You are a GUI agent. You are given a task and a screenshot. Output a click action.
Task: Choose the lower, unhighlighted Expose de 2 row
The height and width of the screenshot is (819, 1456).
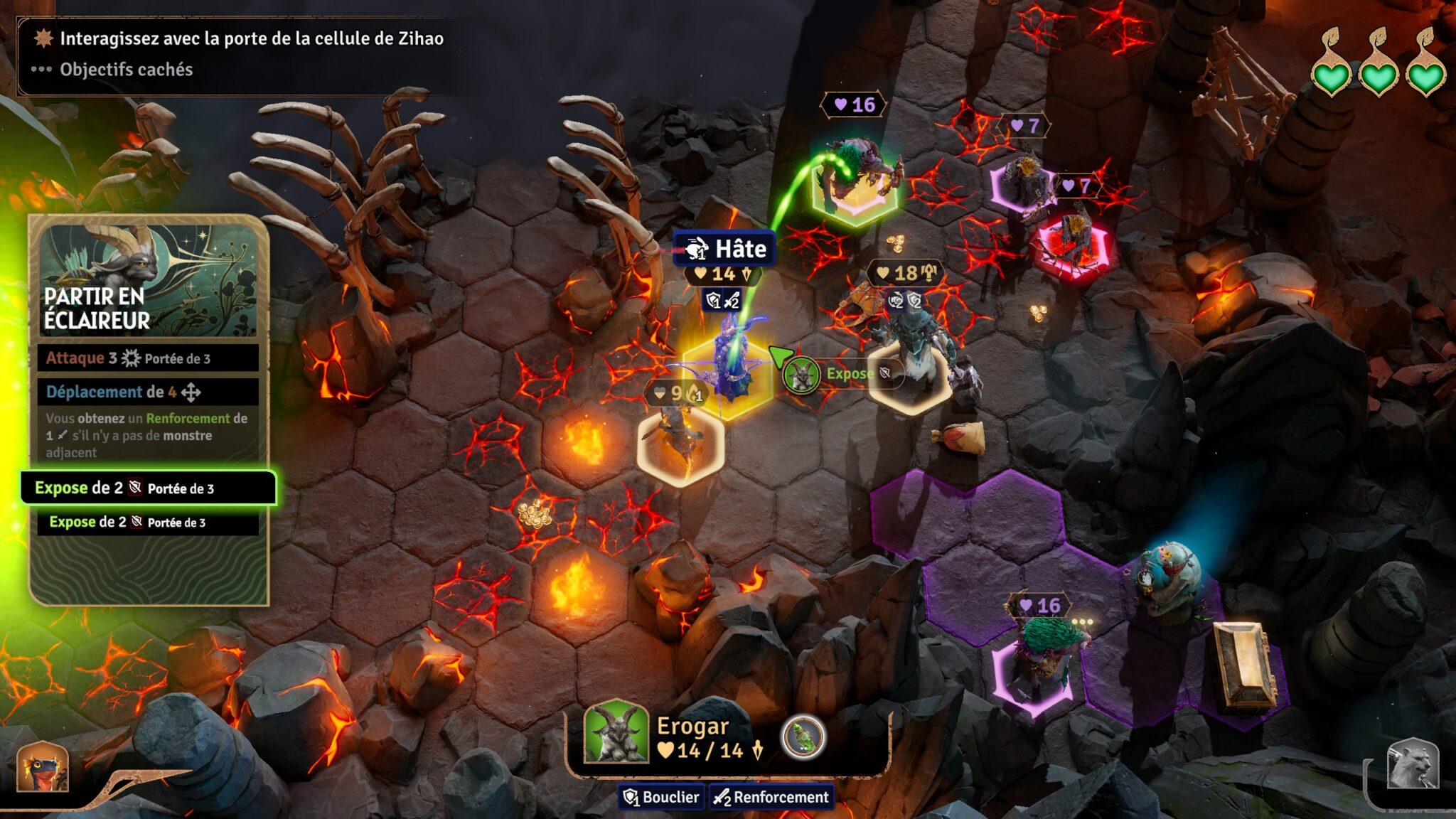[x=148, y=523]
